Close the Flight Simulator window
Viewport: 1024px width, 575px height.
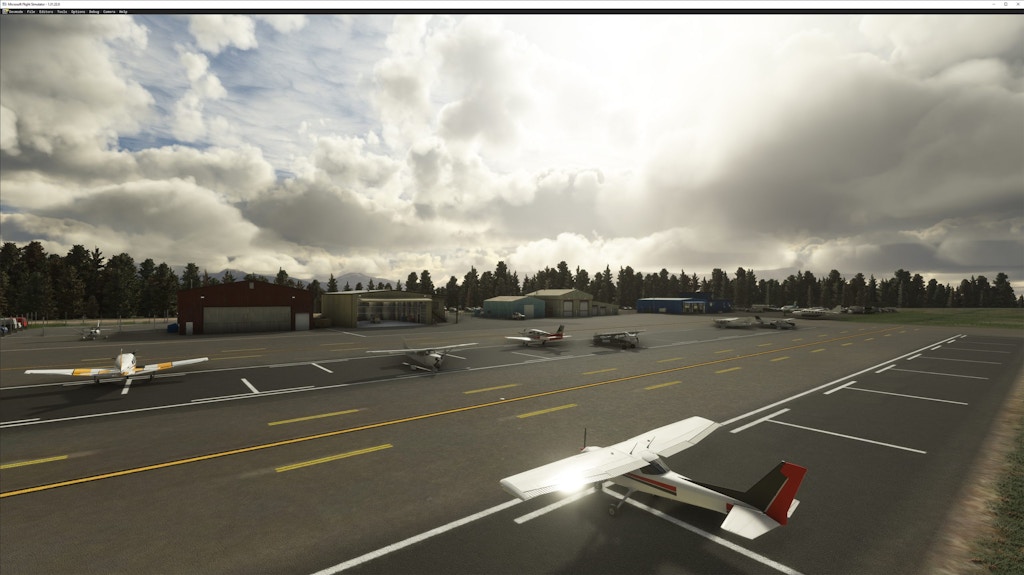point(1016,4)
